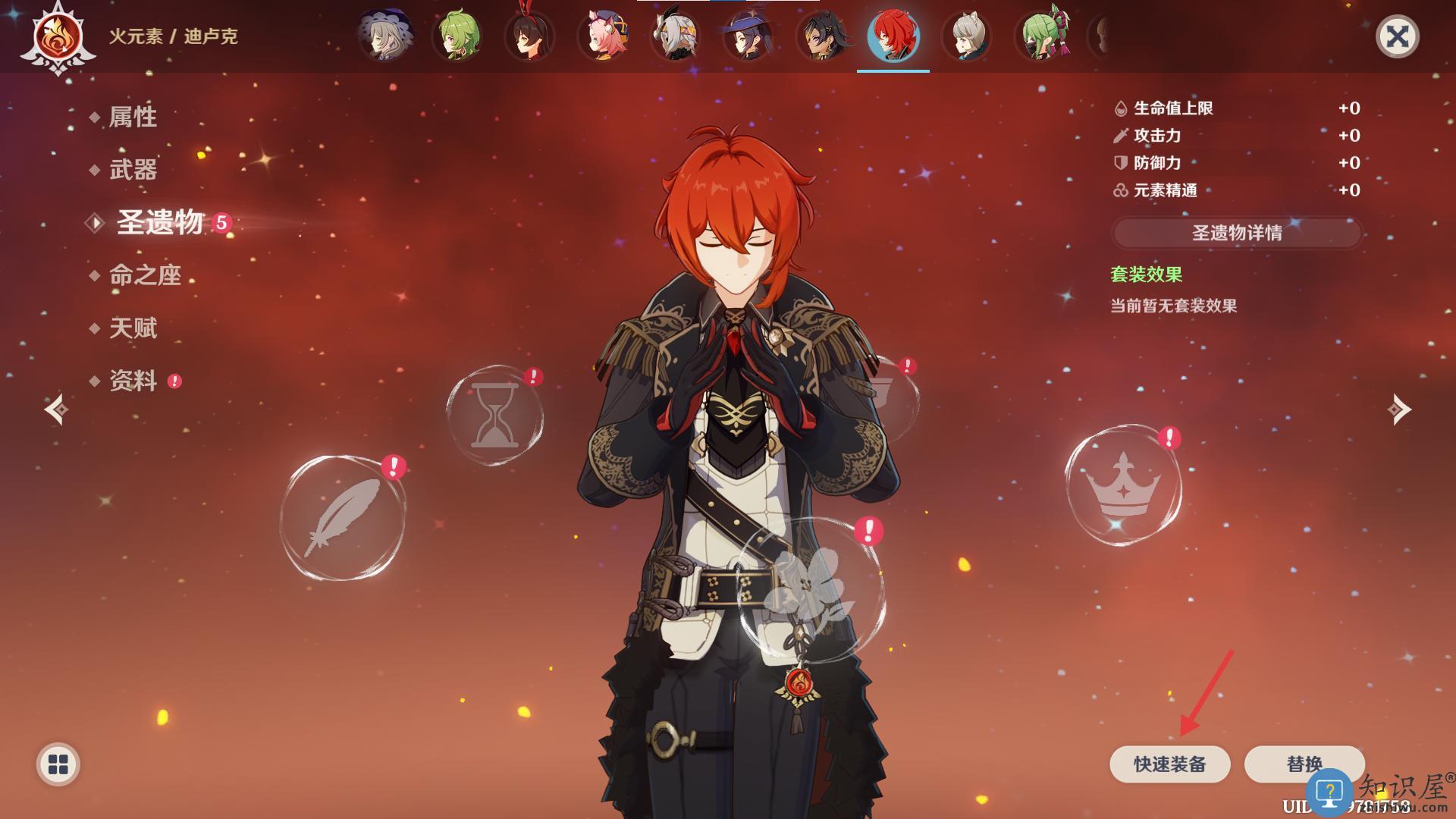Open the four-square grid menu button
The width and height of the screenshot is (1456, 819).
[x=58, y=764]
